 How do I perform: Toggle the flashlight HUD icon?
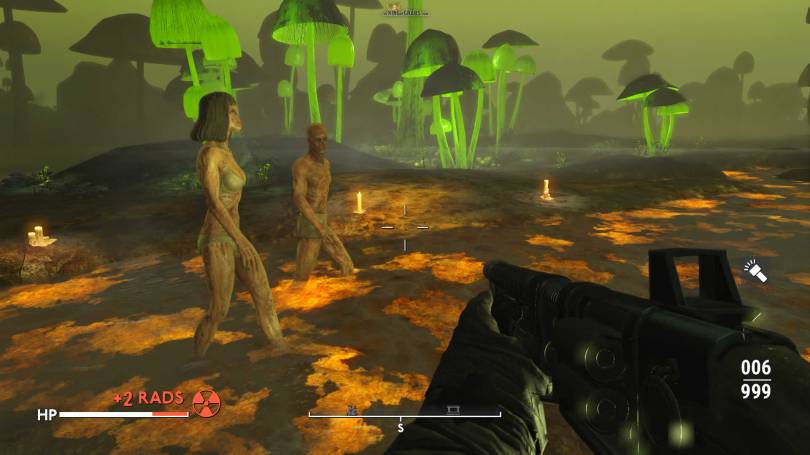click(754, 270)
